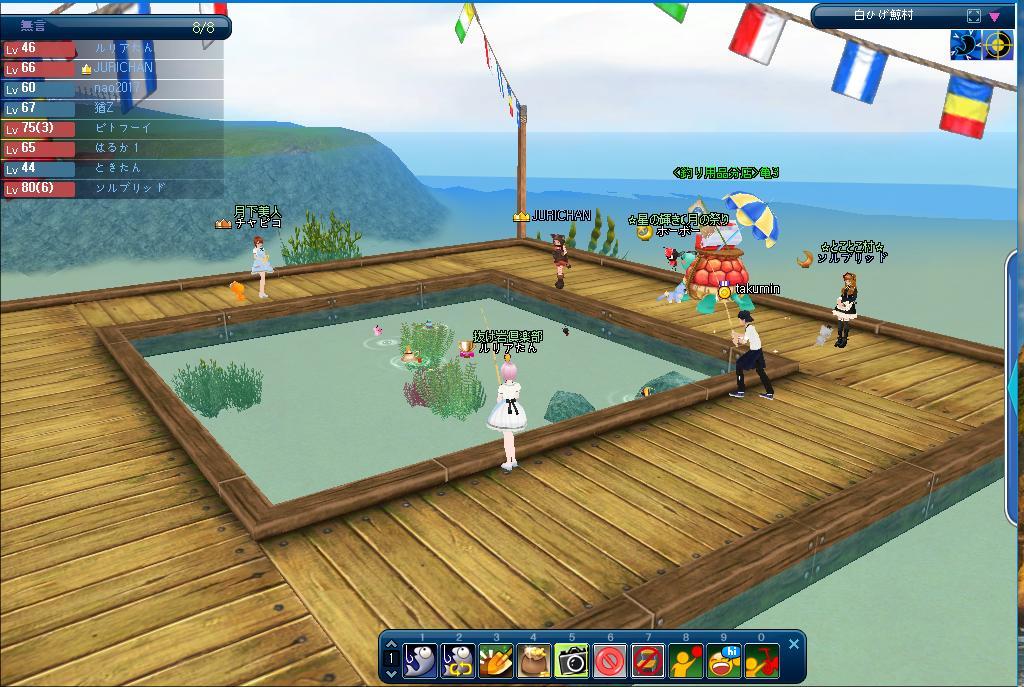Choose the Lv 80(6) ソルブリッド player row

pos(112,188)
